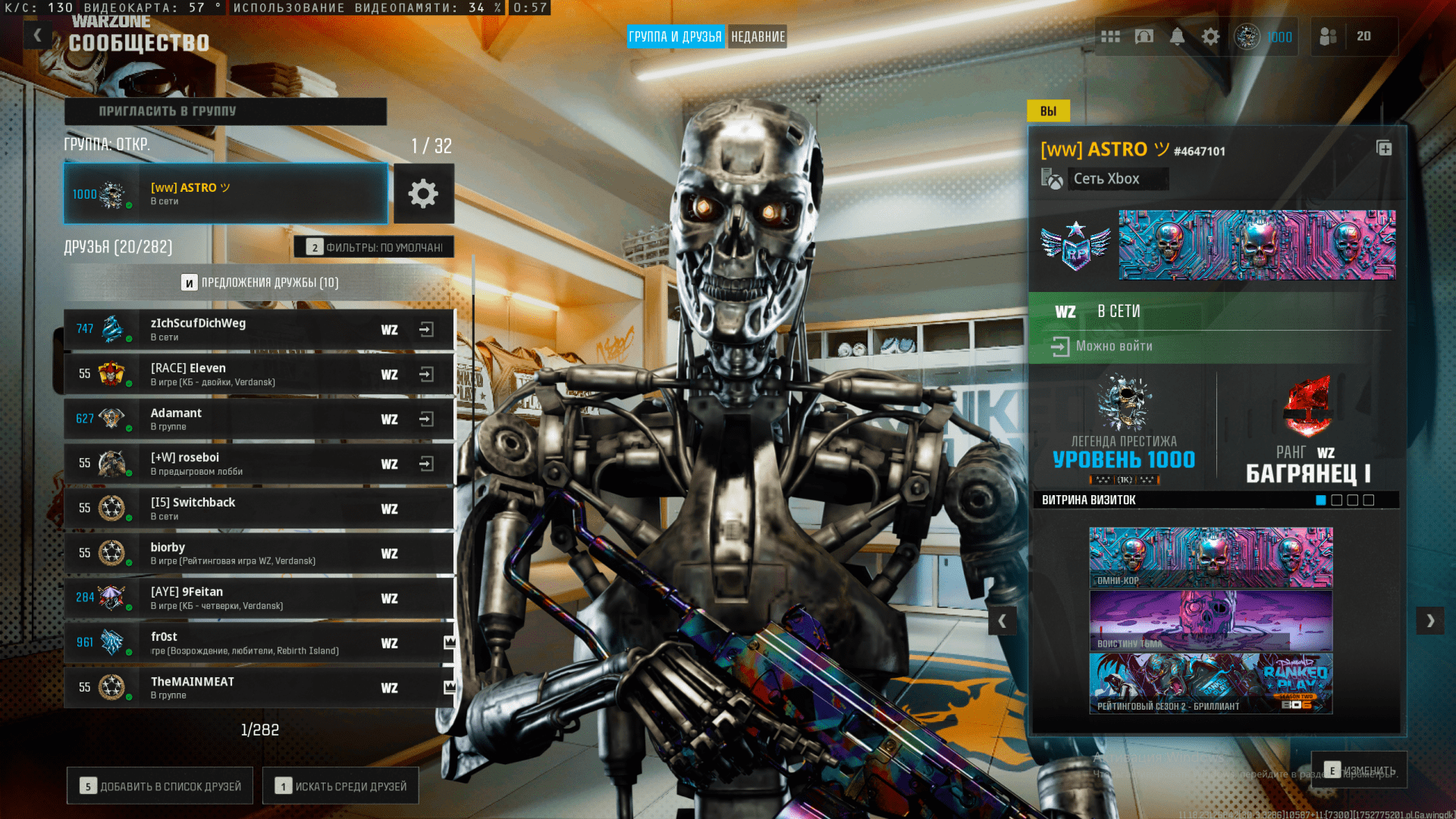Open the notifications bell icon
Screen dimensions: 1456x819
point(1178,36)
